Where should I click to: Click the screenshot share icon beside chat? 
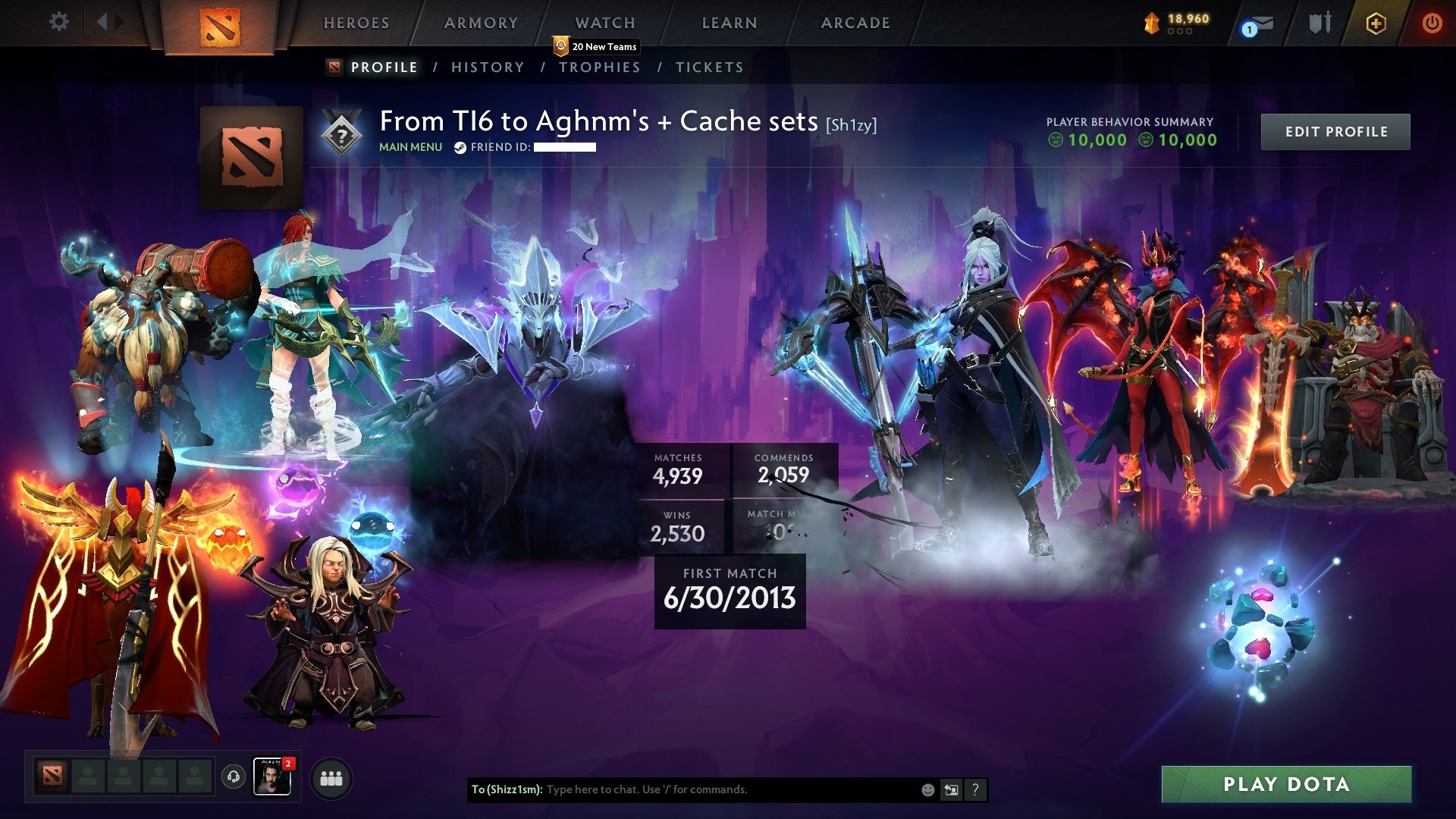pos(951,789)
